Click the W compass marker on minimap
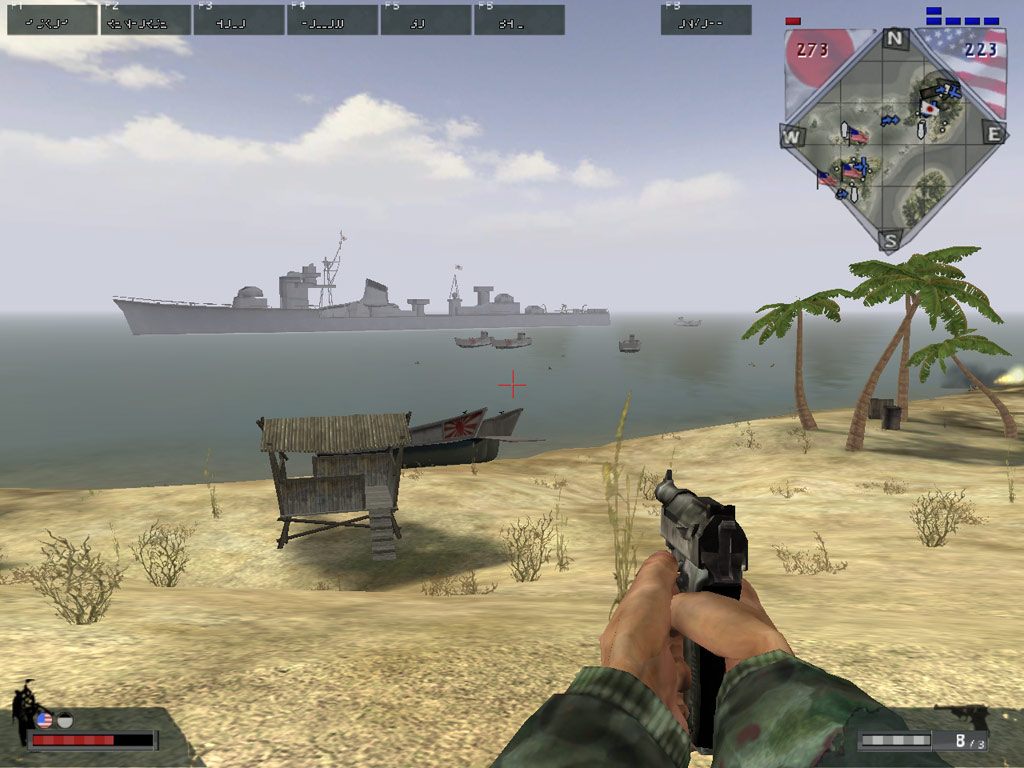Screen dimensions: 1024x768 point(792,136)
